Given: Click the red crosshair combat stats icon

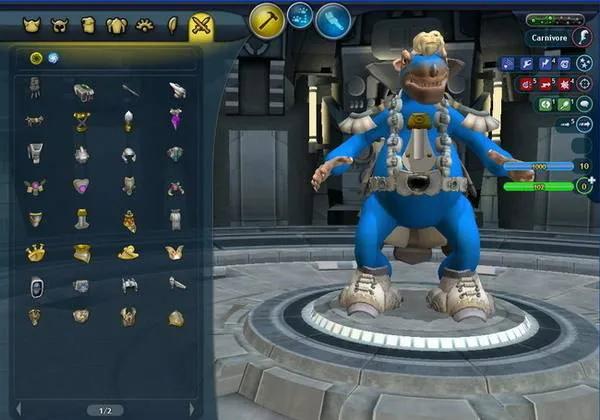Looking at the screenshot, I should point(584,83).
